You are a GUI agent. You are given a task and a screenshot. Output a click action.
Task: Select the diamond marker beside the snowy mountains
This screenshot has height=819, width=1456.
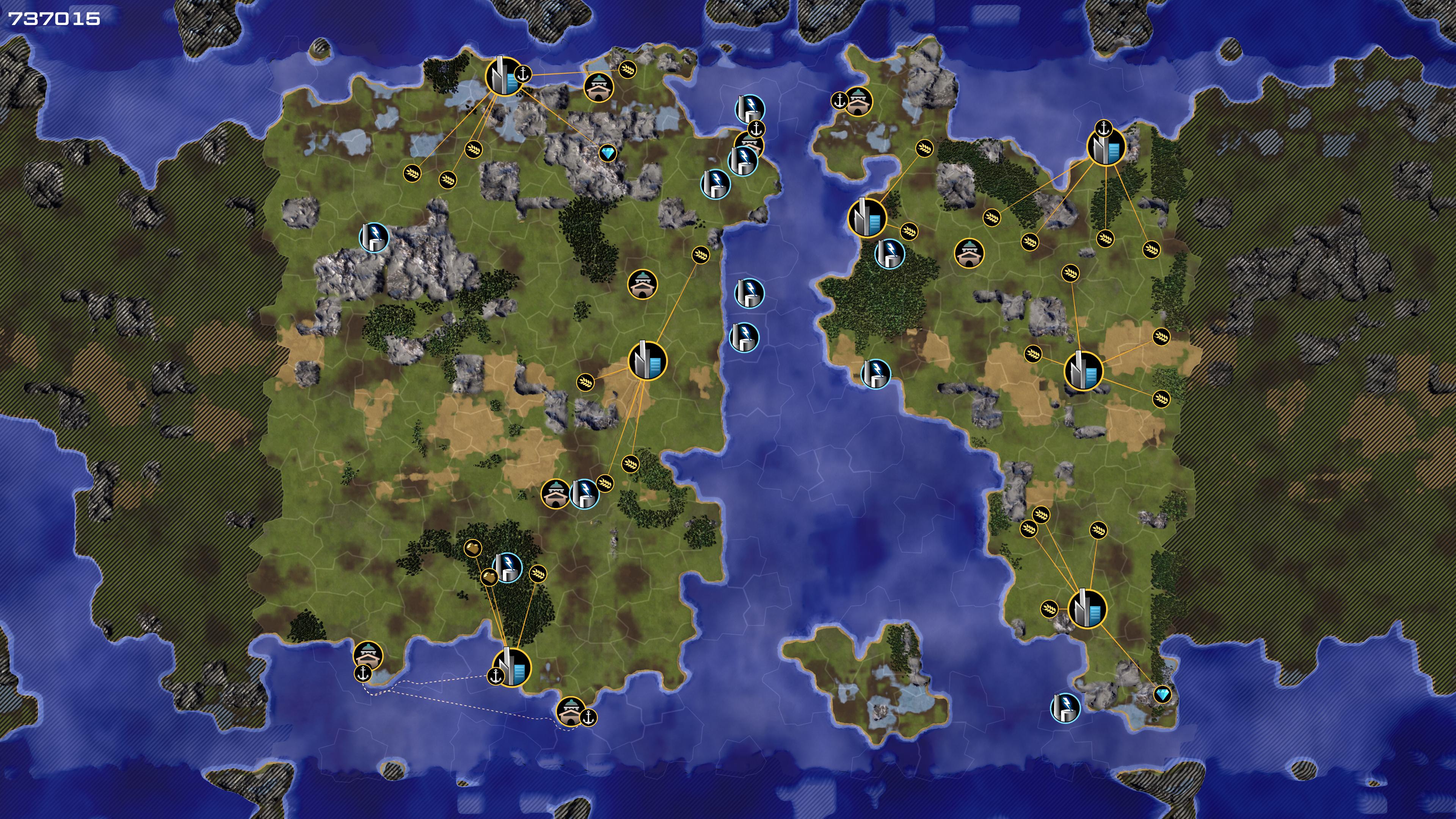(x=607, y=152)
